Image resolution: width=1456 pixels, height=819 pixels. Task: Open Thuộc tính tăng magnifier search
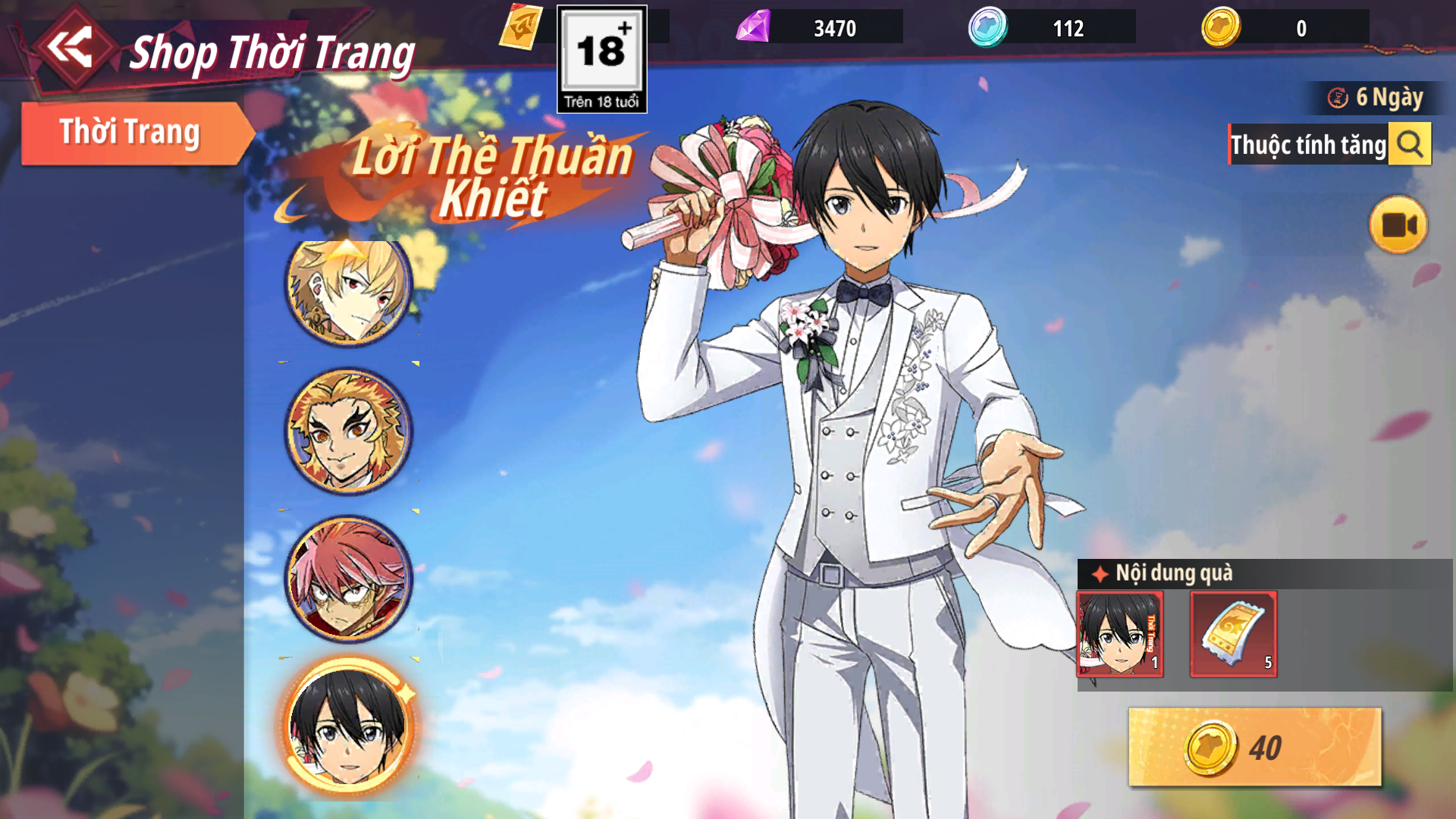coord(1410,143)
